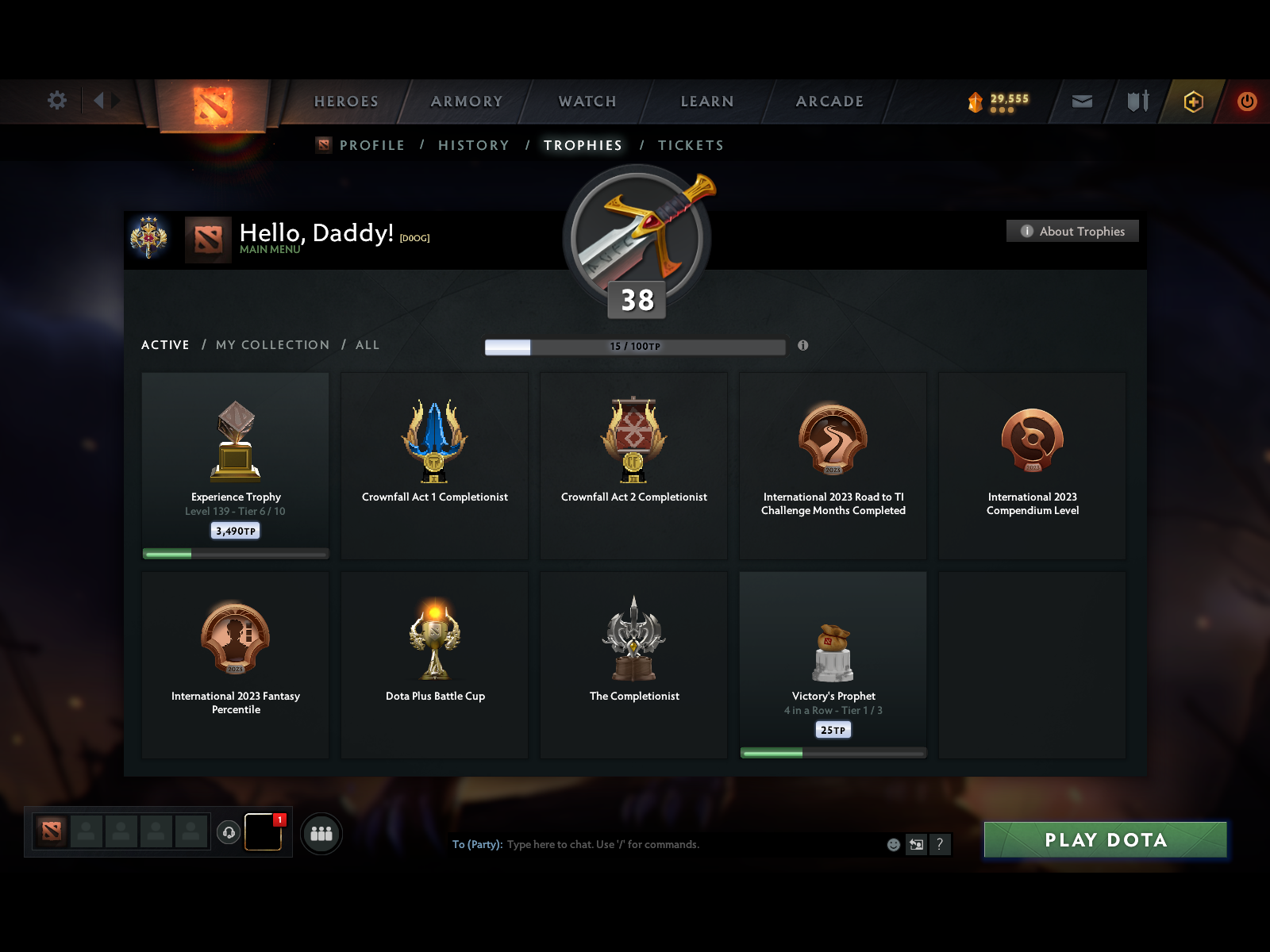Click the power/quit icon
The image size is (1270, 952).
pyautogui.click(x=1245, y=102)
